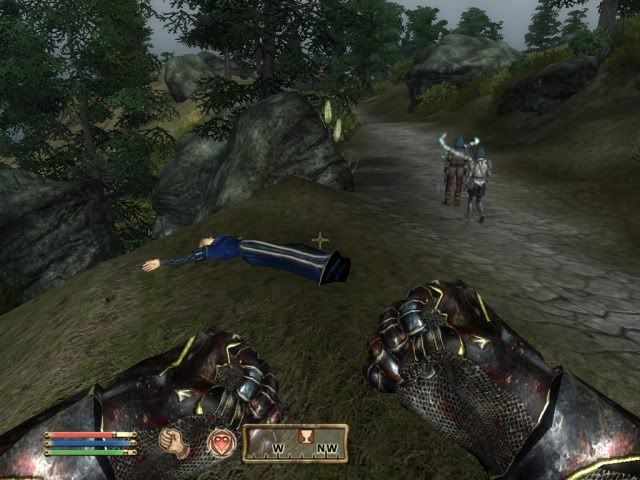Click the fist weapon icon

[x=175, y=442]
